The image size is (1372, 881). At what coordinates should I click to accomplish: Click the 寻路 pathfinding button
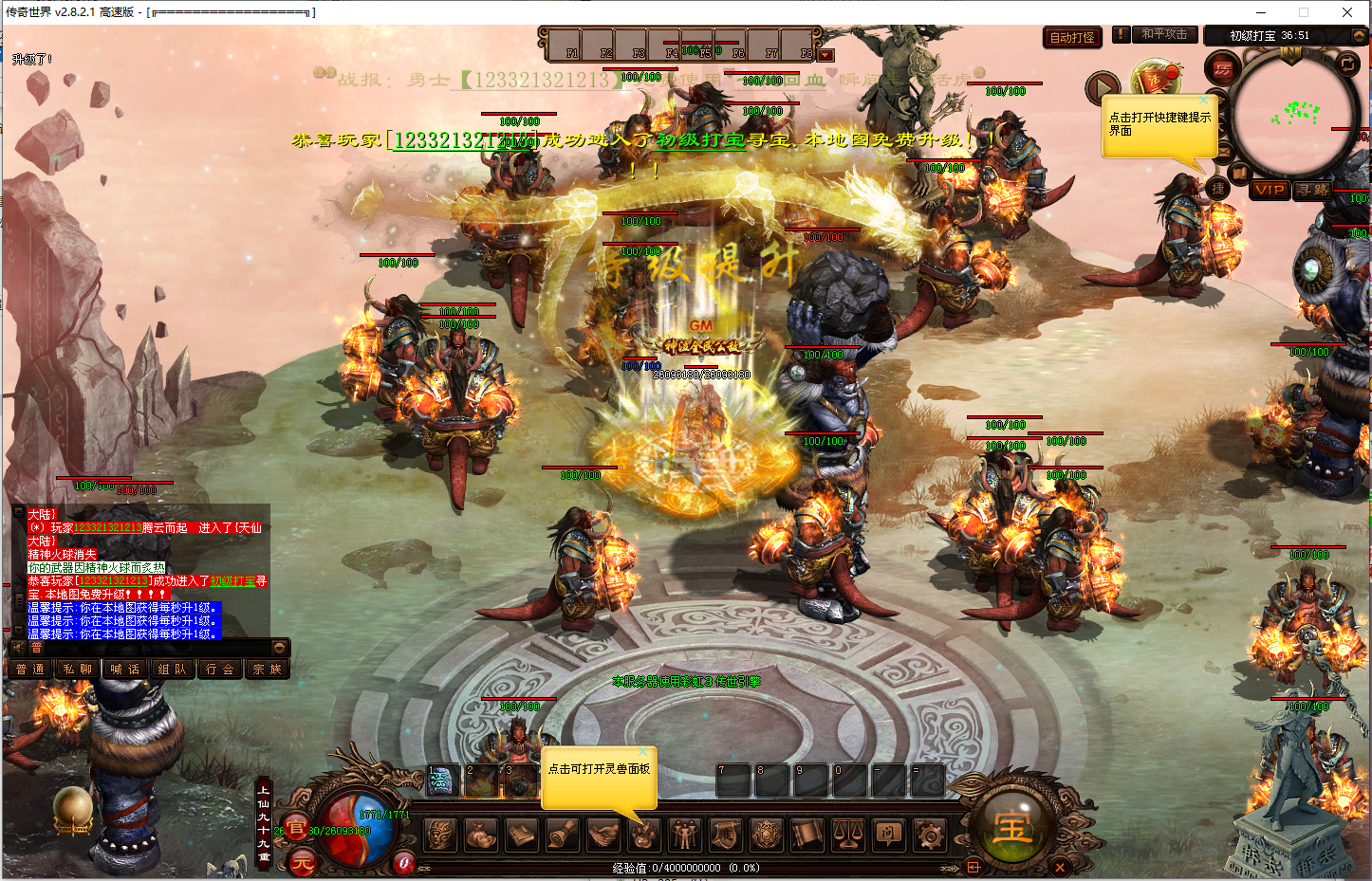(x=1313, y=190)
